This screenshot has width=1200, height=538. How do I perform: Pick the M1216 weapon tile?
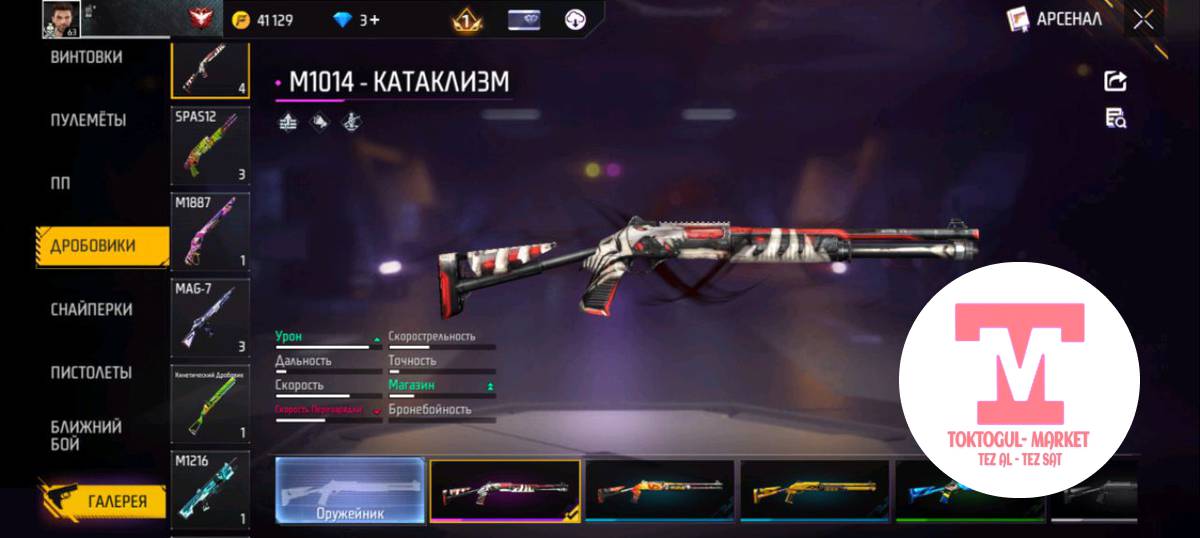[210, 490]
